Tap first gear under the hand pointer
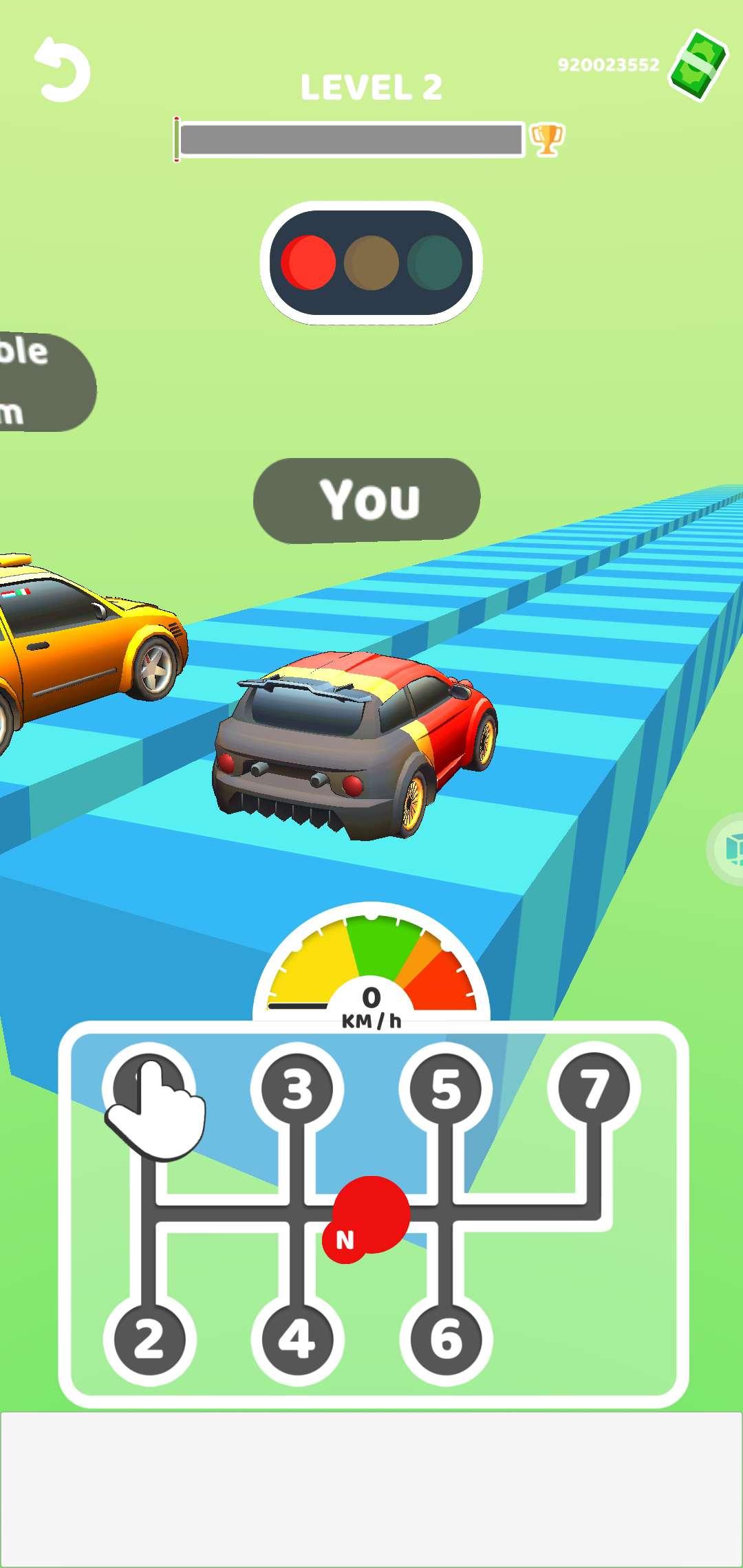The width and height of the screenshot is (743, 1568). pyautogui.click(x=148, y=1089)
